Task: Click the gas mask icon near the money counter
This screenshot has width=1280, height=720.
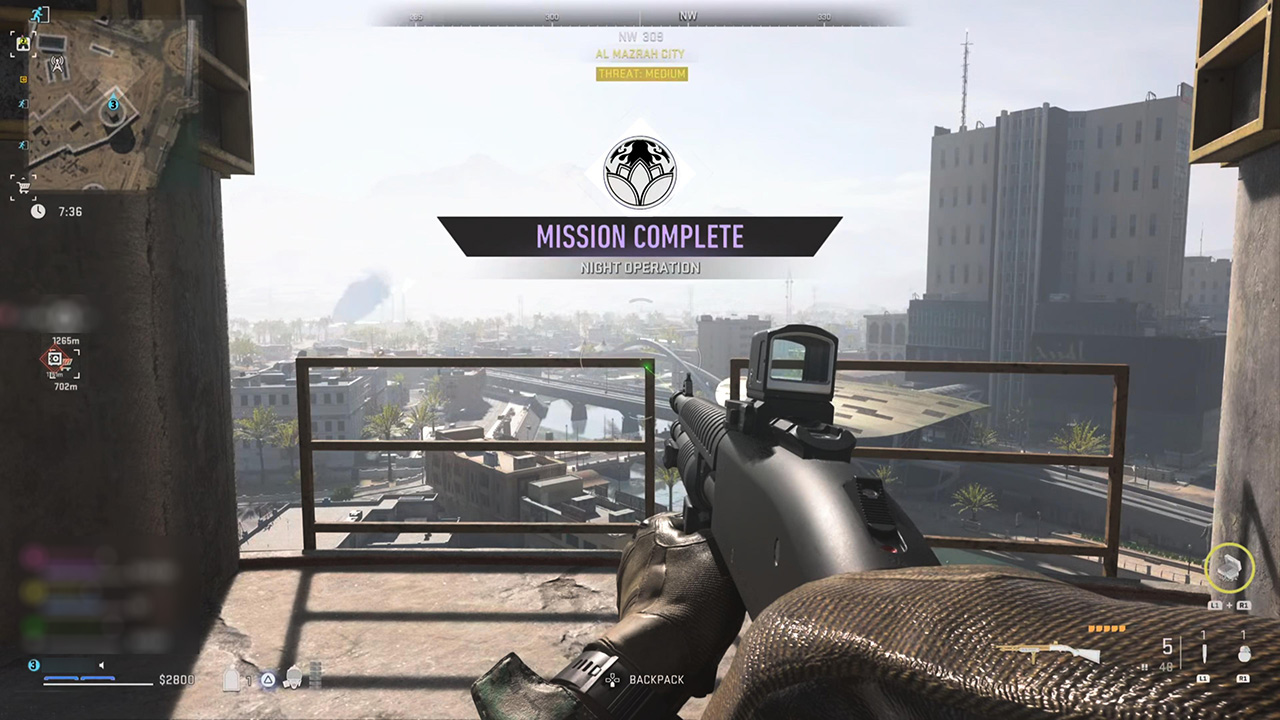Action: coord(292,678)
